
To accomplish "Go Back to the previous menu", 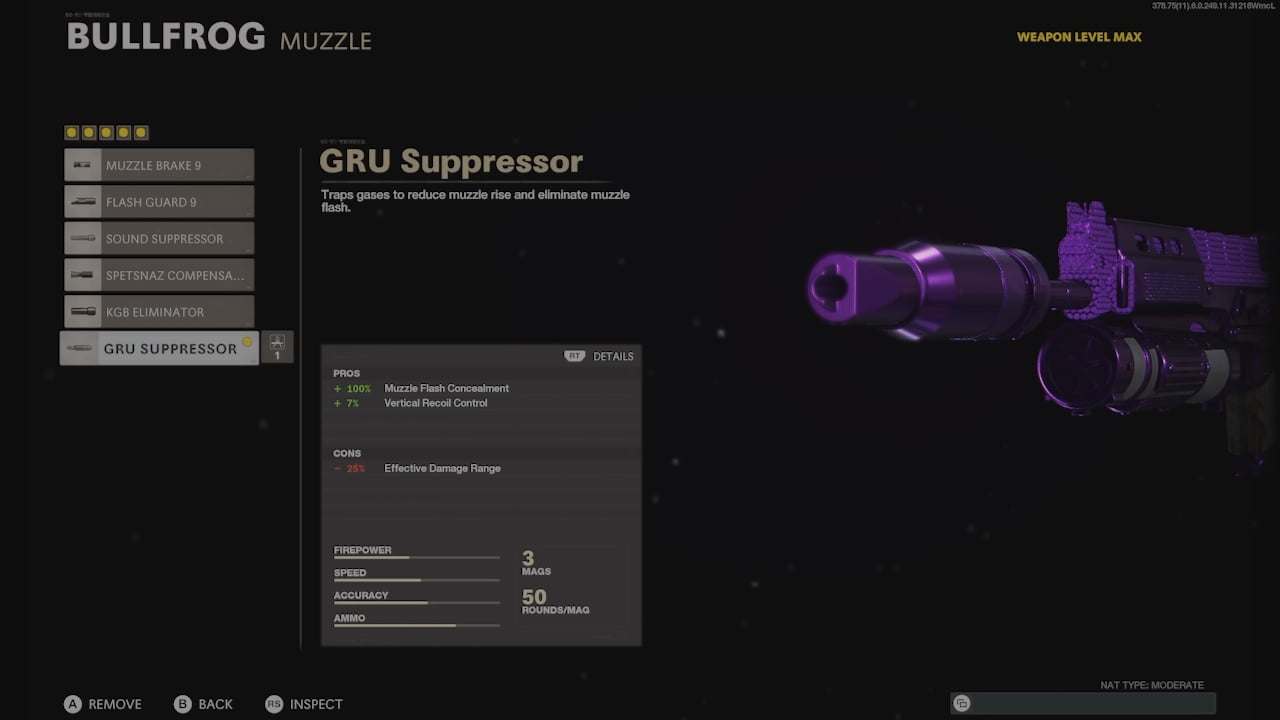I will pyautogui.click(x=204, y=704).
